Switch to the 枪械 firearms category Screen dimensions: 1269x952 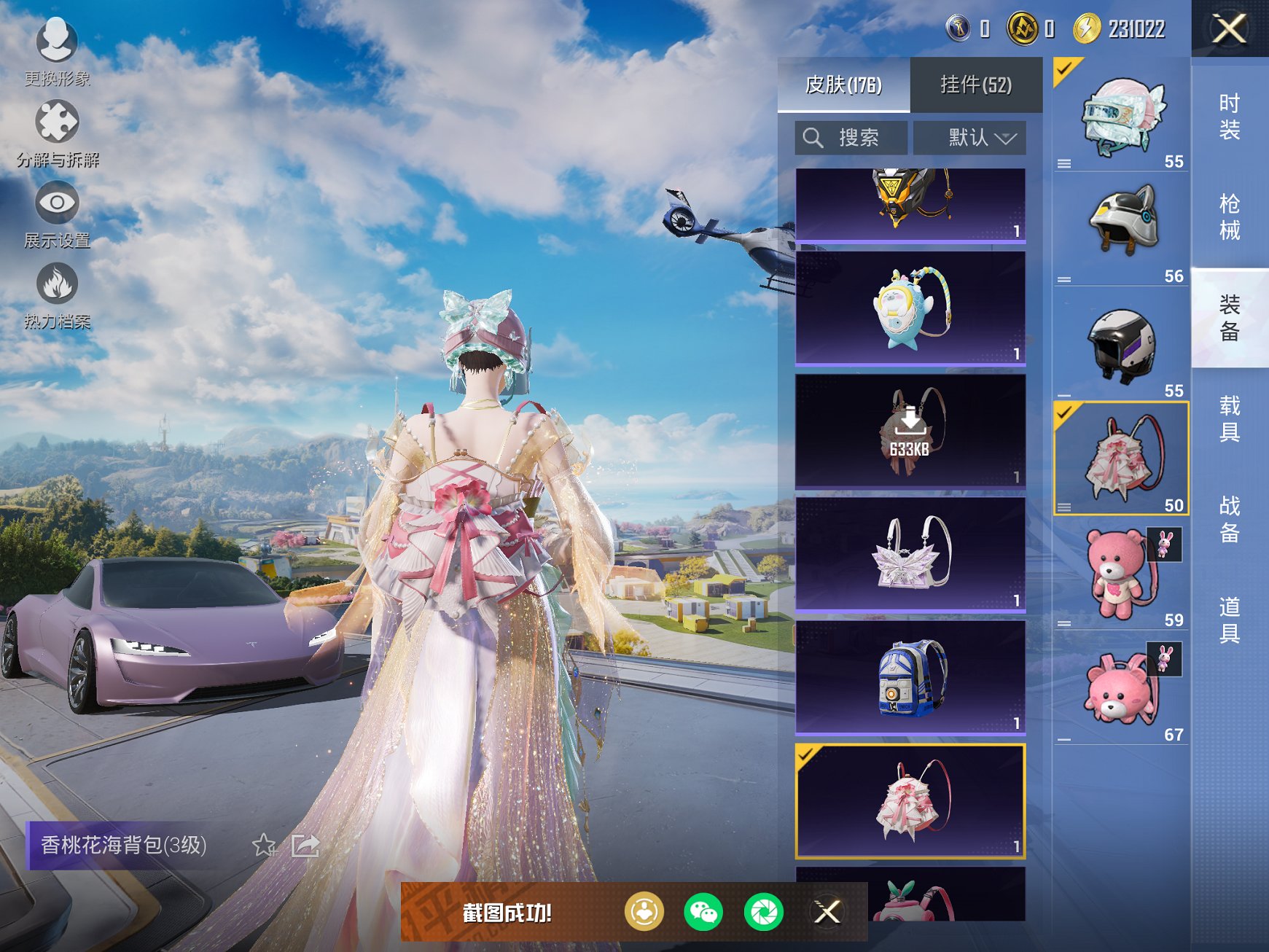pos(1229,217)
